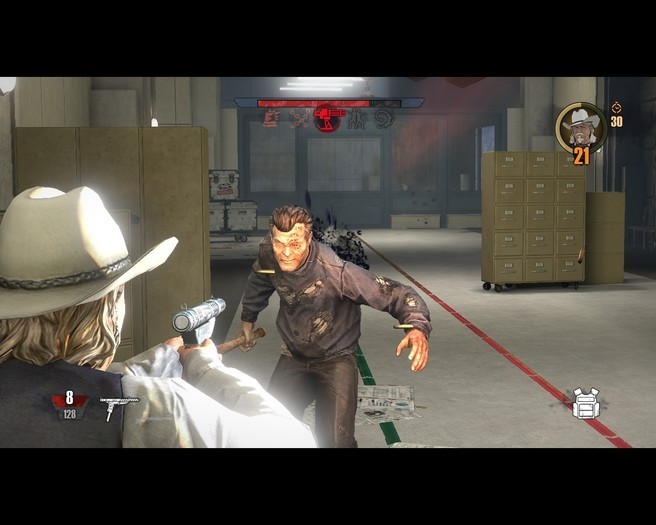Click the stopwatch timer icon
656x525 pixels.
pyautogui.click(x=616, y=107)
